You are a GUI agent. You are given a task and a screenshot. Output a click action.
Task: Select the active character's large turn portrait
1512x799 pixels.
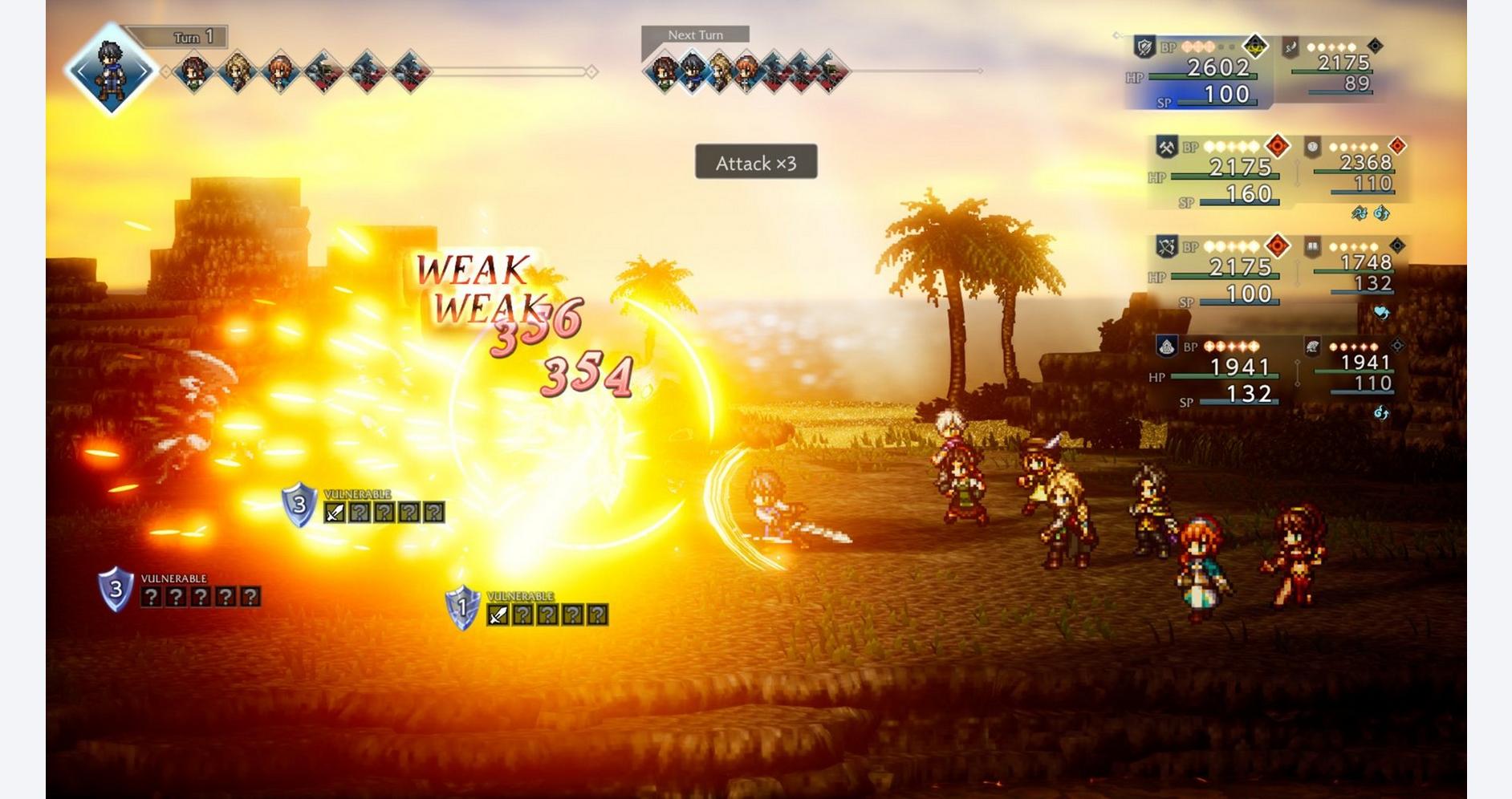click(x=111, y=69)
